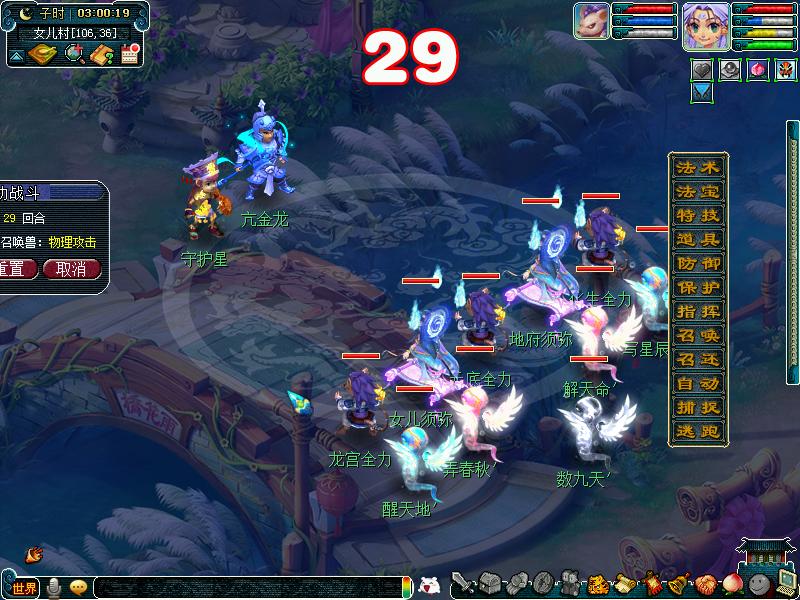Open the summoned pet portrait
800x600 pixels.
[591, 22]
